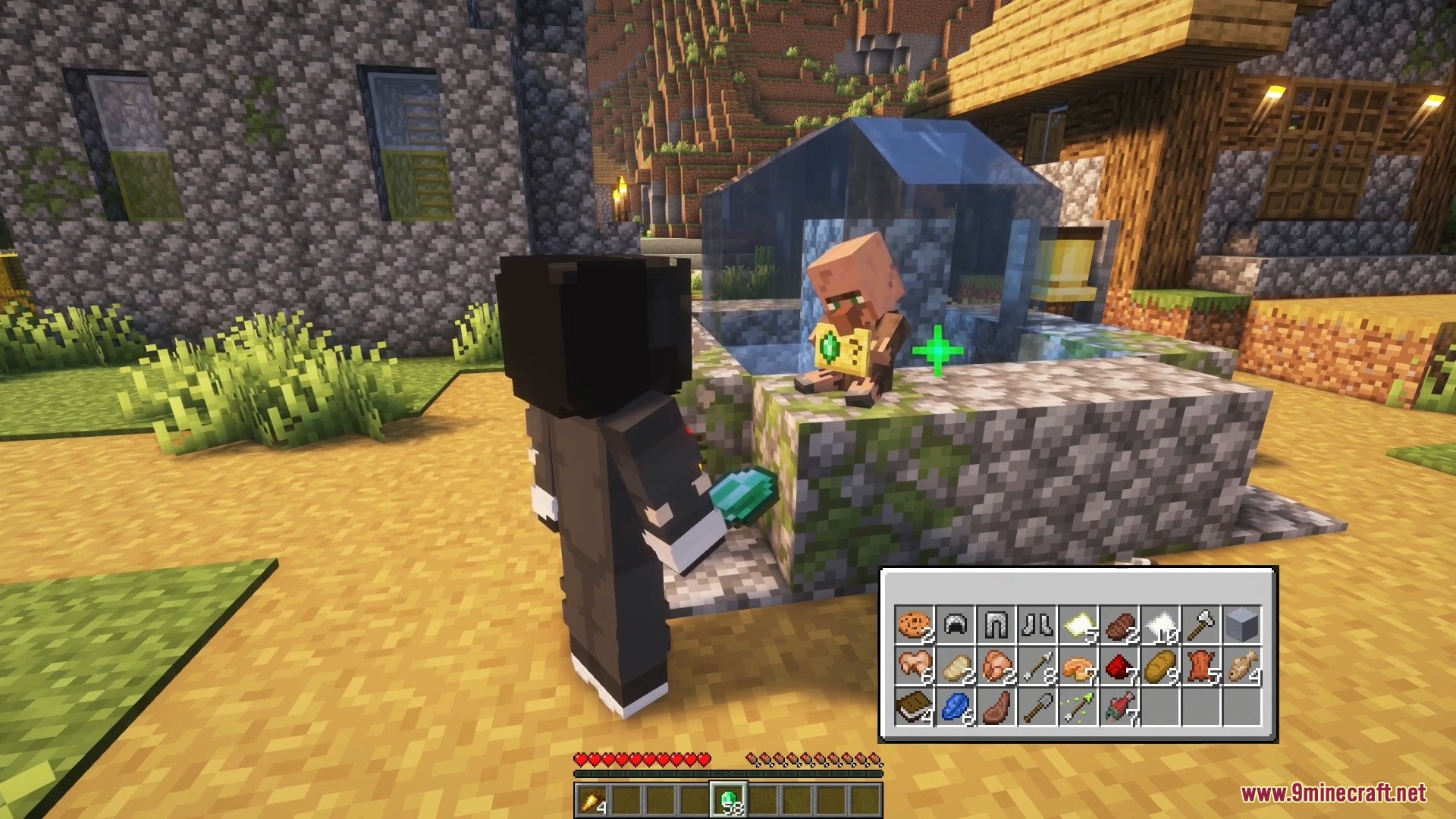Take the light gray block
This screenshot has height=819, width=1456.
[x=1241, y=625]
